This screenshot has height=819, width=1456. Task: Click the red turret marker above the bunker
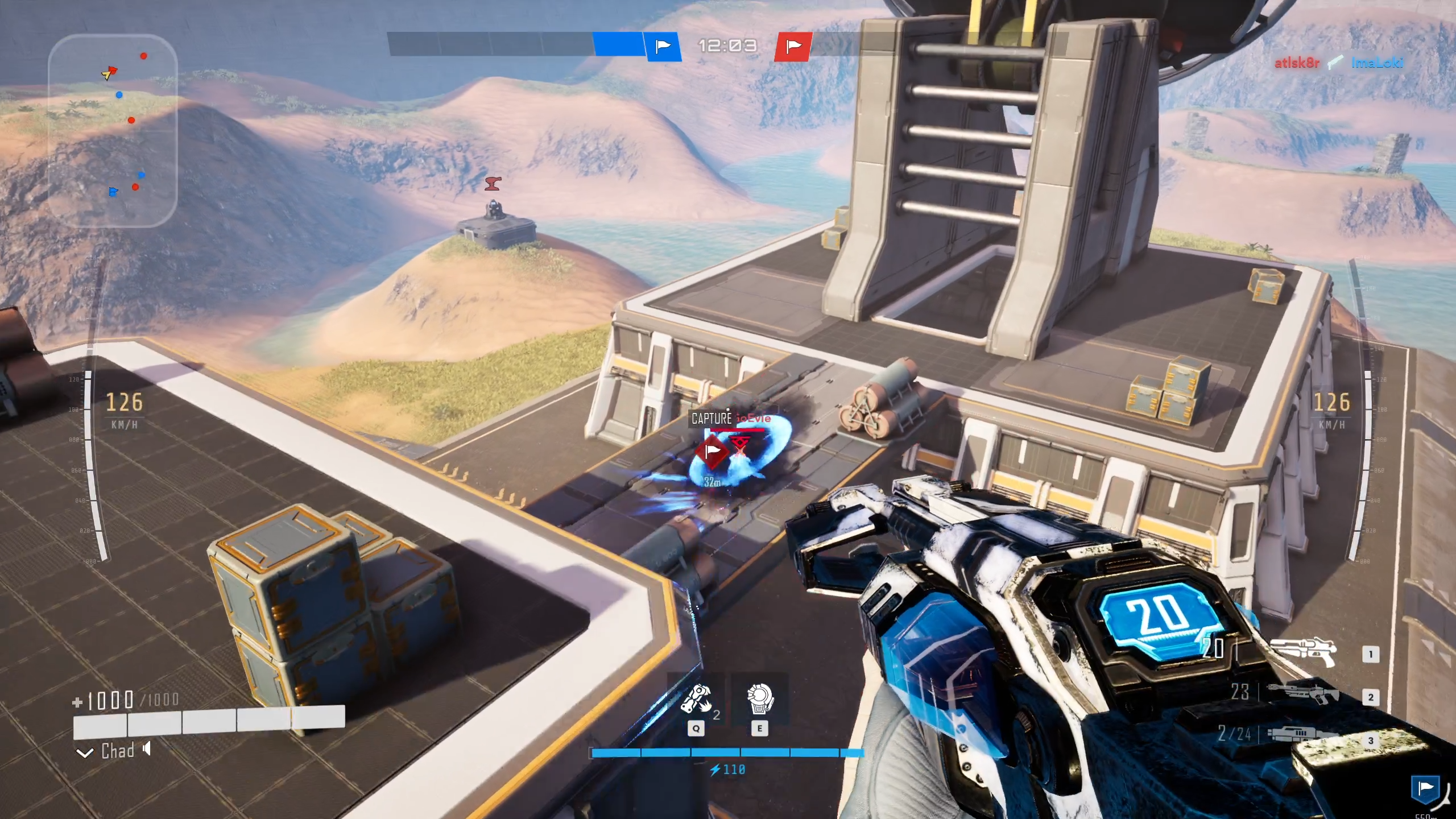coord(493,184)
